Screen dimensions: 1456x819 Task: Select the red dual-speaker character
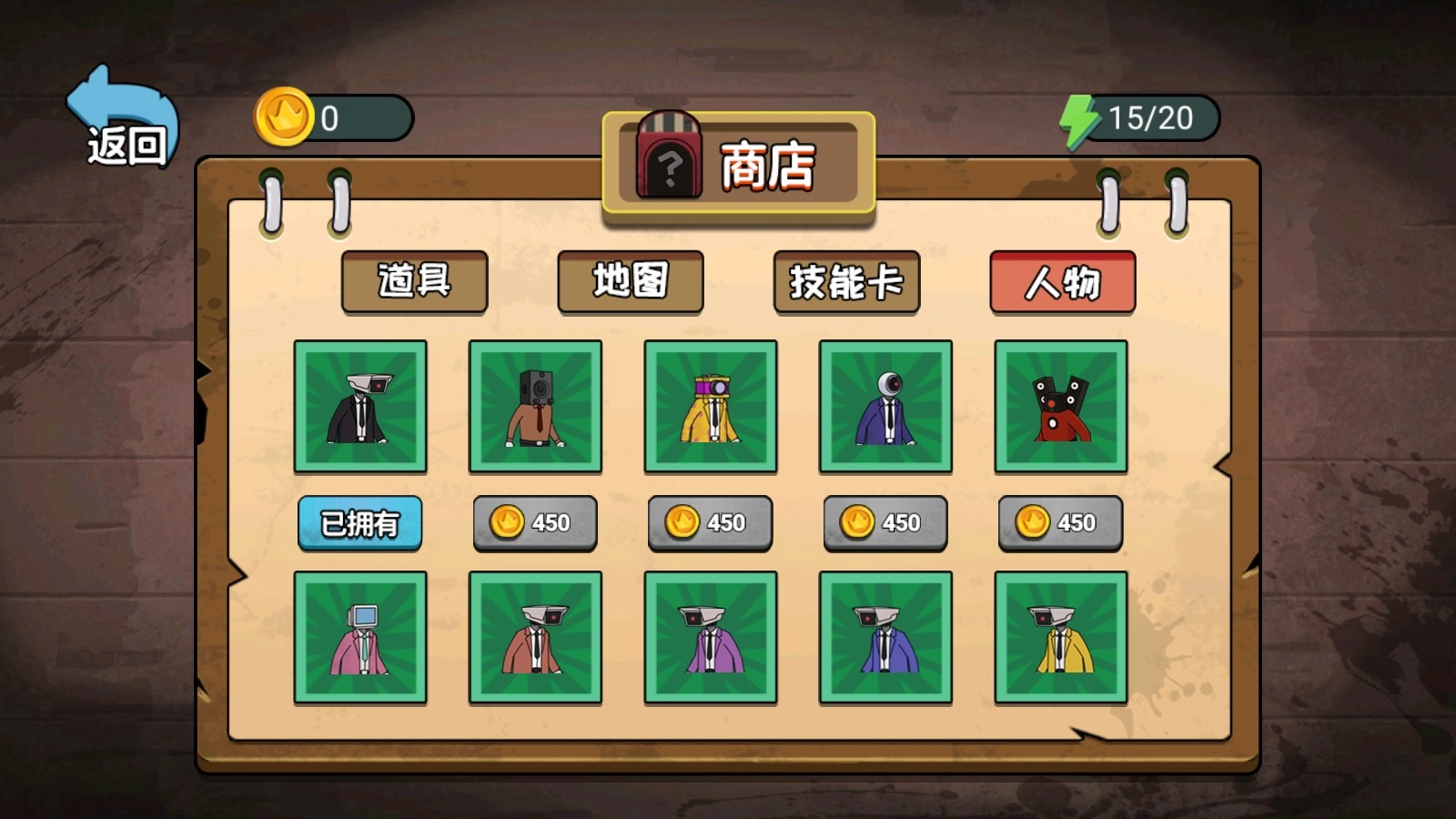(x=1061, y=406)
